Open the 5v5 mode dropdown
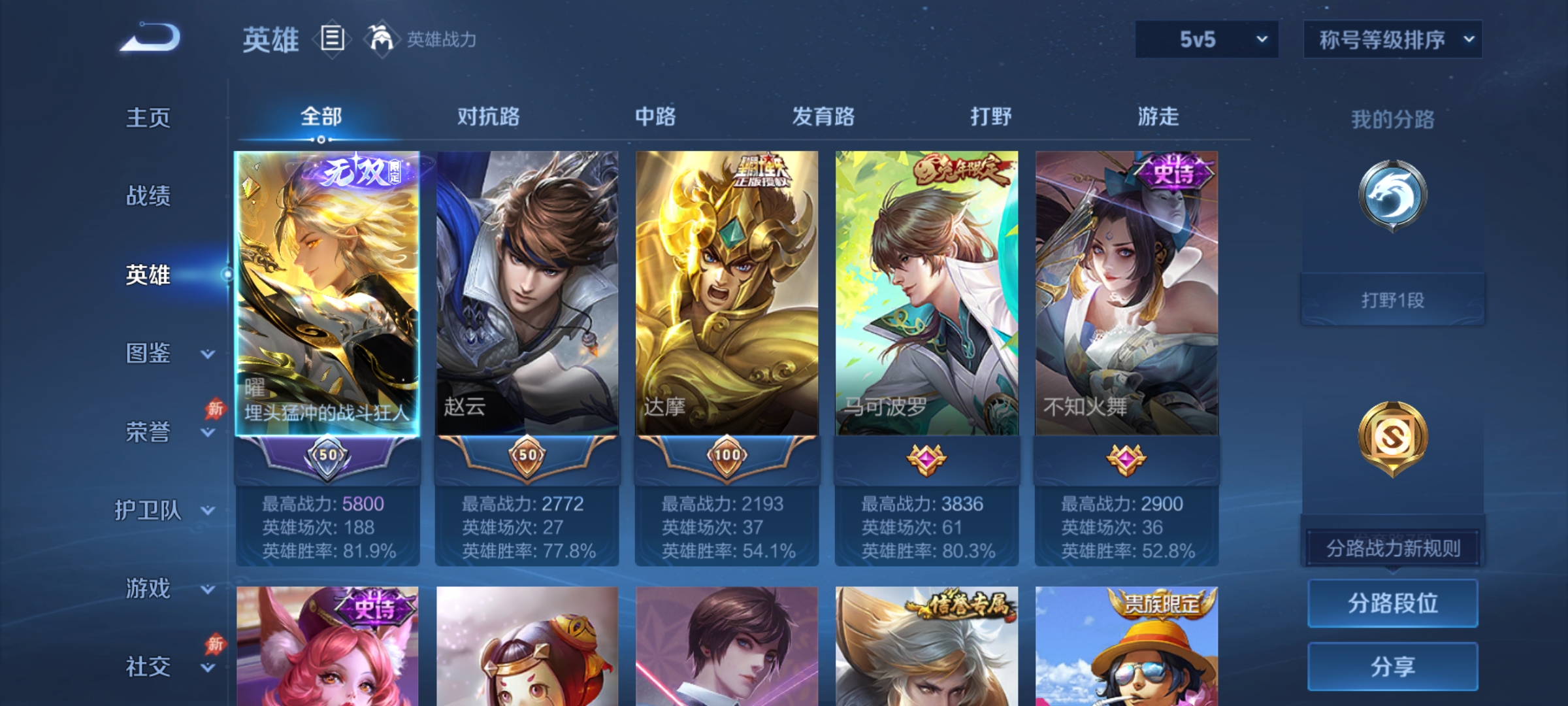Image resolution: width=1568 pixels, height=706 pixels. (x=1206, y=39)
